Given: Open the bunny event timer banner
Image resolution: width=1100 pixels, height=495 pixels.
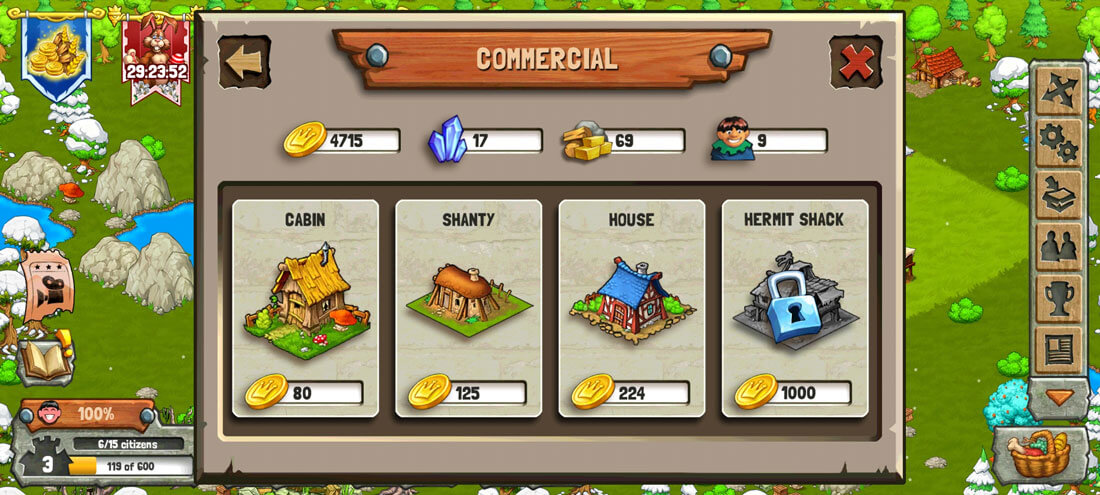Looking at the screenshot, I should (155, 55).
